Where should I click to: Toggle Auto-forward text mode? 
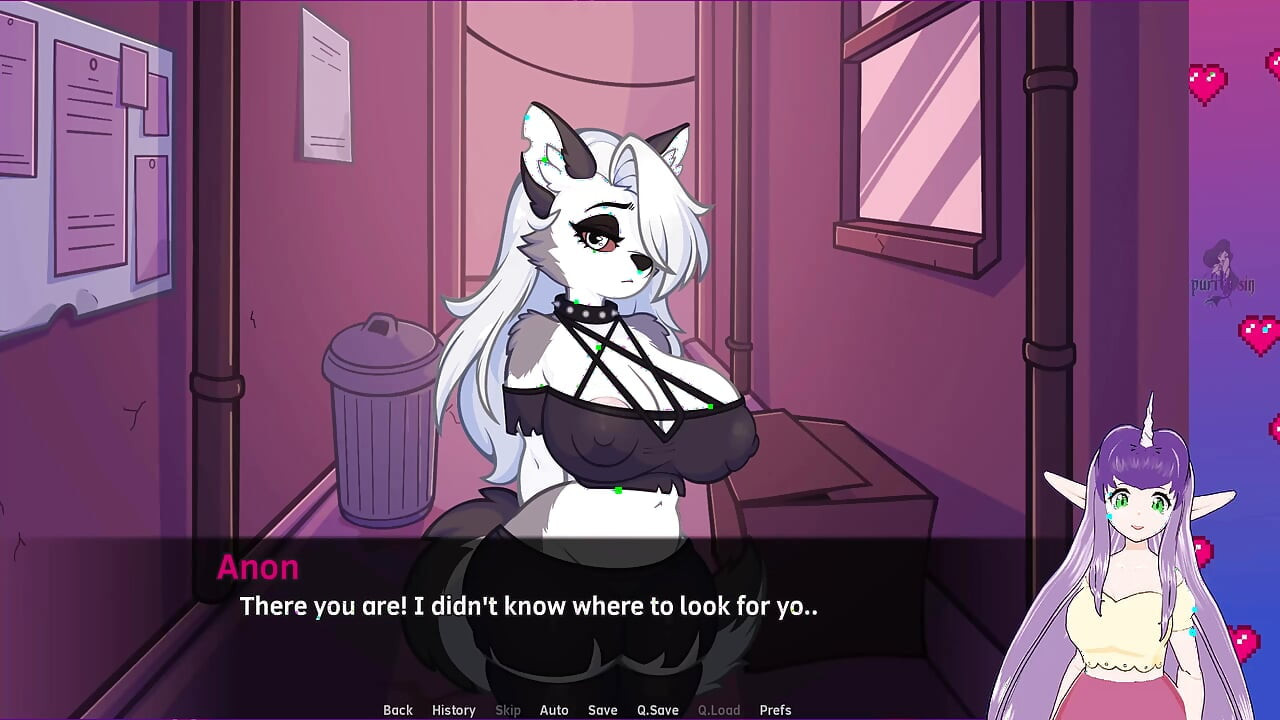(x=554, y=710)
